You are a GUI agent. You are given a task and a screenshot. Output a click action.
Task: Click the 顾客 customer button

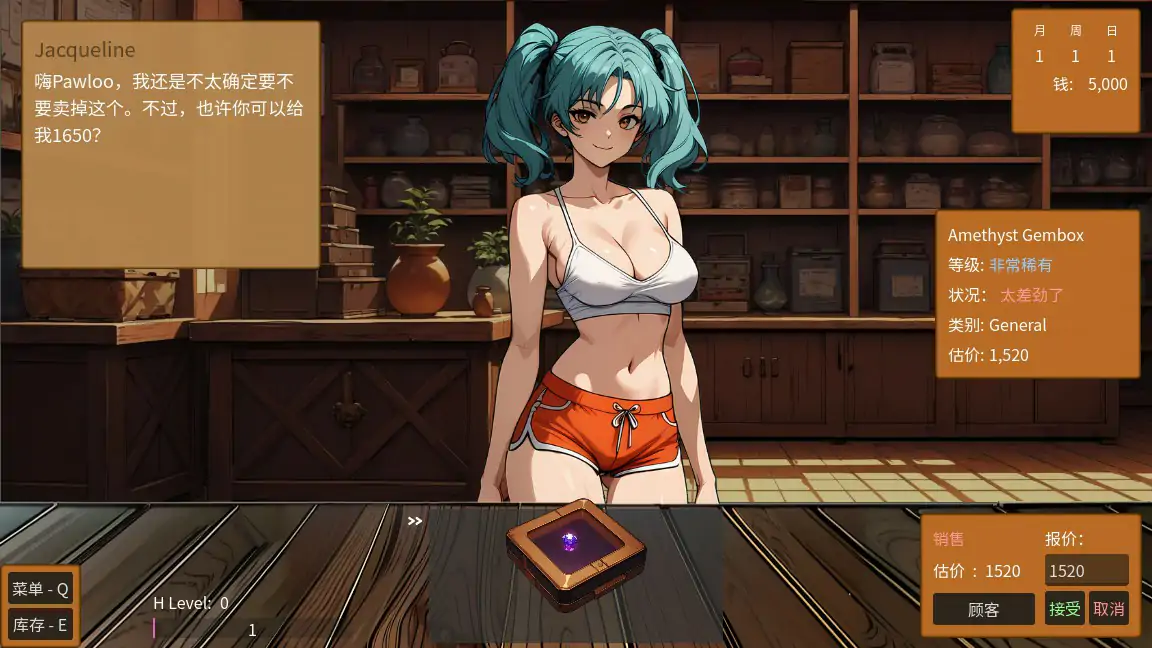pos(983,608)
